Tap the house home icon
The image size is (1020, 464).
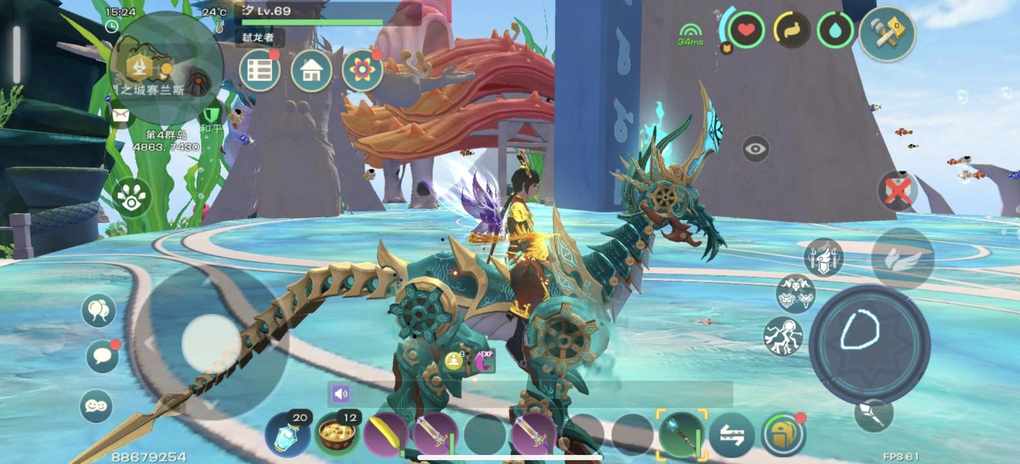coord(311,70)
